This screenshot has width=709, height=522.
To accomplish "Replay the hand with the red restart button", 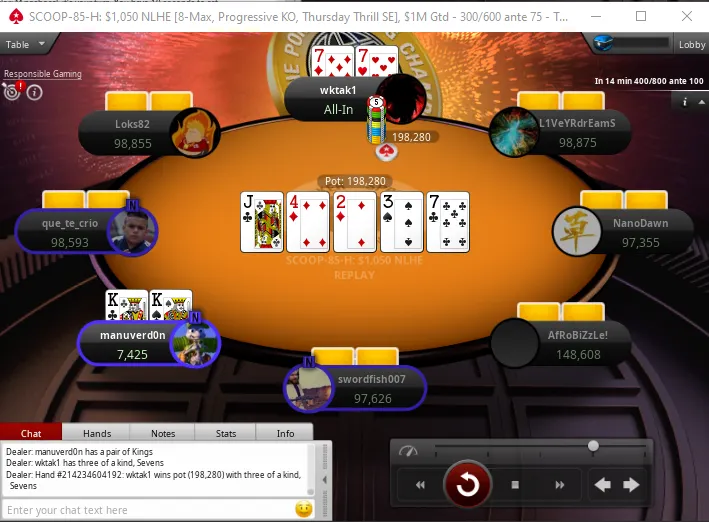I will click(x=467, y=485).
